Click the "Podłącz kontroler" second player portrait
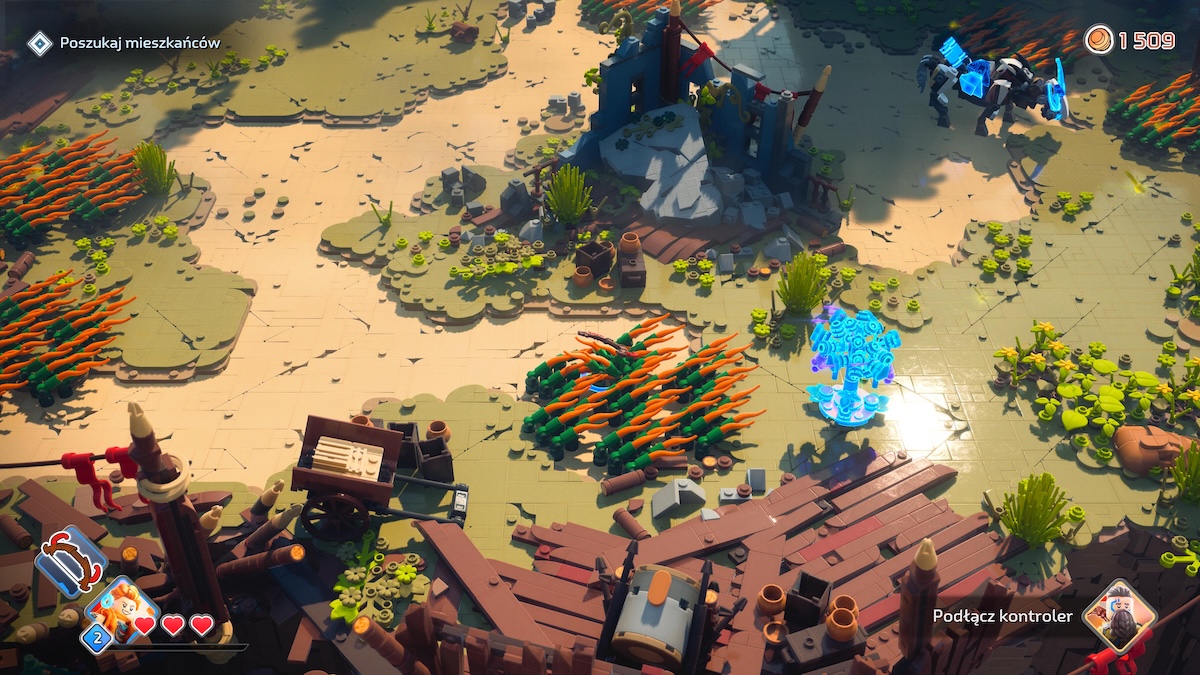The width and height of the screenshot is (1200, 675). (x=1119, y=616)
